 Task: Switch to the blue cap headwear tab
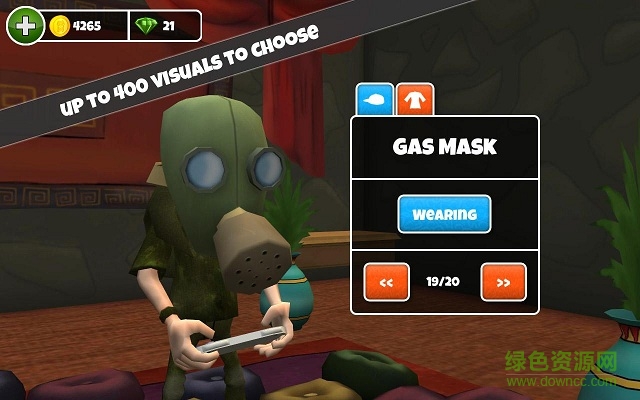point(374,100)
